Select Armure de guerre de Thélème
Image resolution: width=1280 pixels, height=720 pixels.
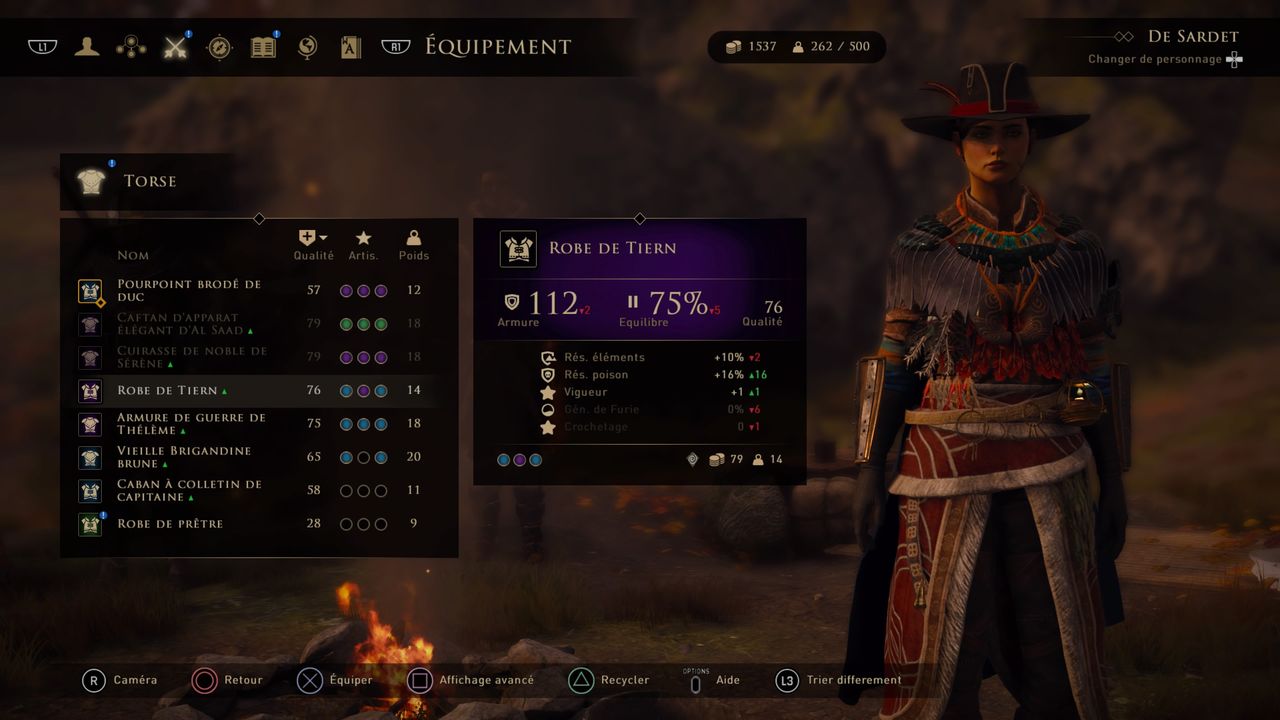[192, 424]
